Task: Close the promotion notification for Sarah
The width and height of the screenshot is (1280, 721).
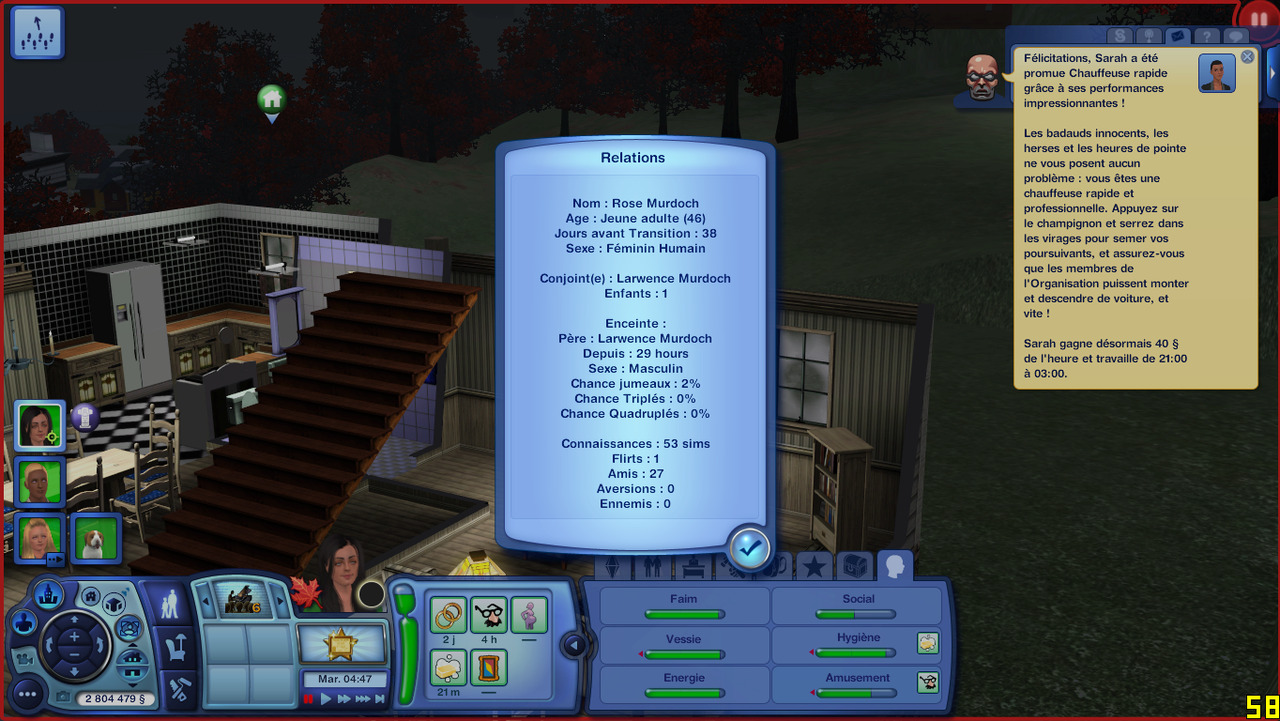Action: (x=1247, y=57)
